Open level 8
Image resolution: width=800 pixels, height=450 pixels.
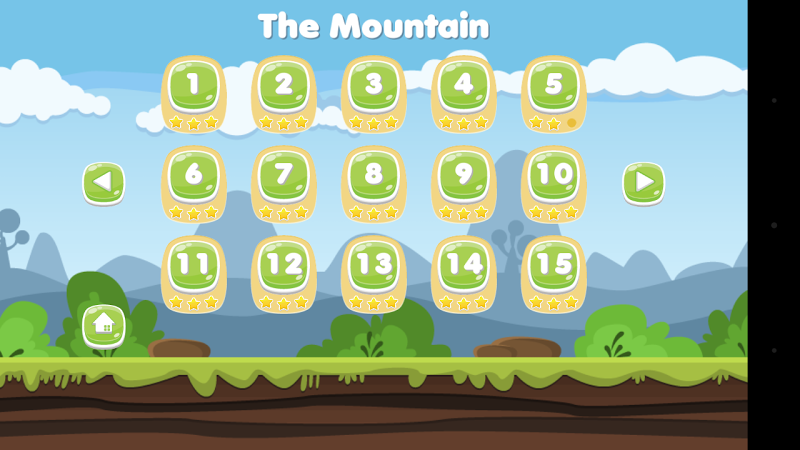click(374, 178)
